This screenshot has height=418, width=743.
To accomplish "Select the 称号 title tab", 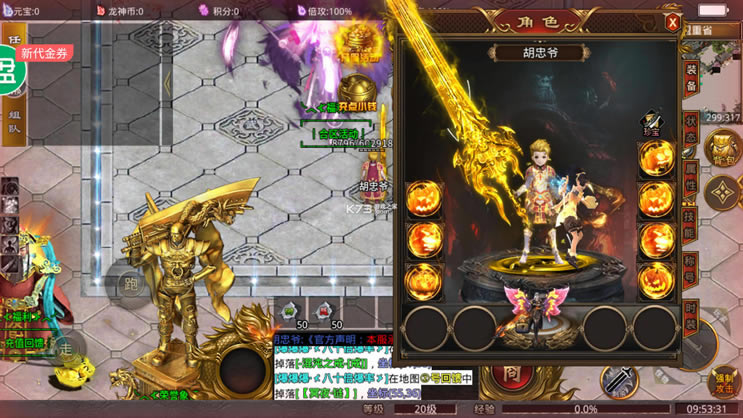I will 691,271.
